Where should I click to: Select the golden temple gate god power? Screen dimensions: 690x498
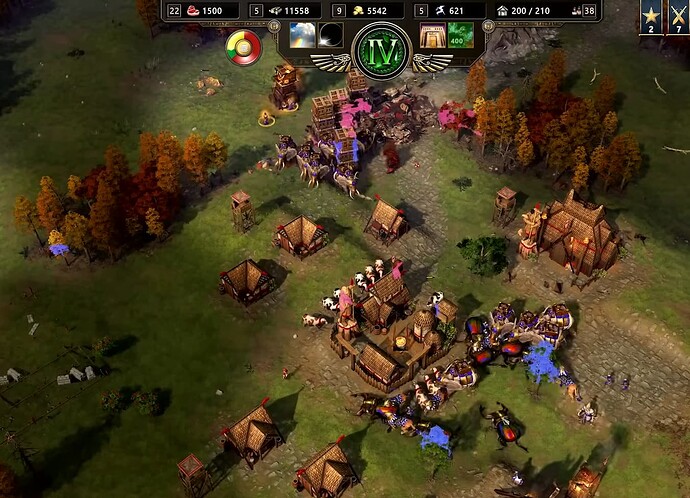[432, 35]
